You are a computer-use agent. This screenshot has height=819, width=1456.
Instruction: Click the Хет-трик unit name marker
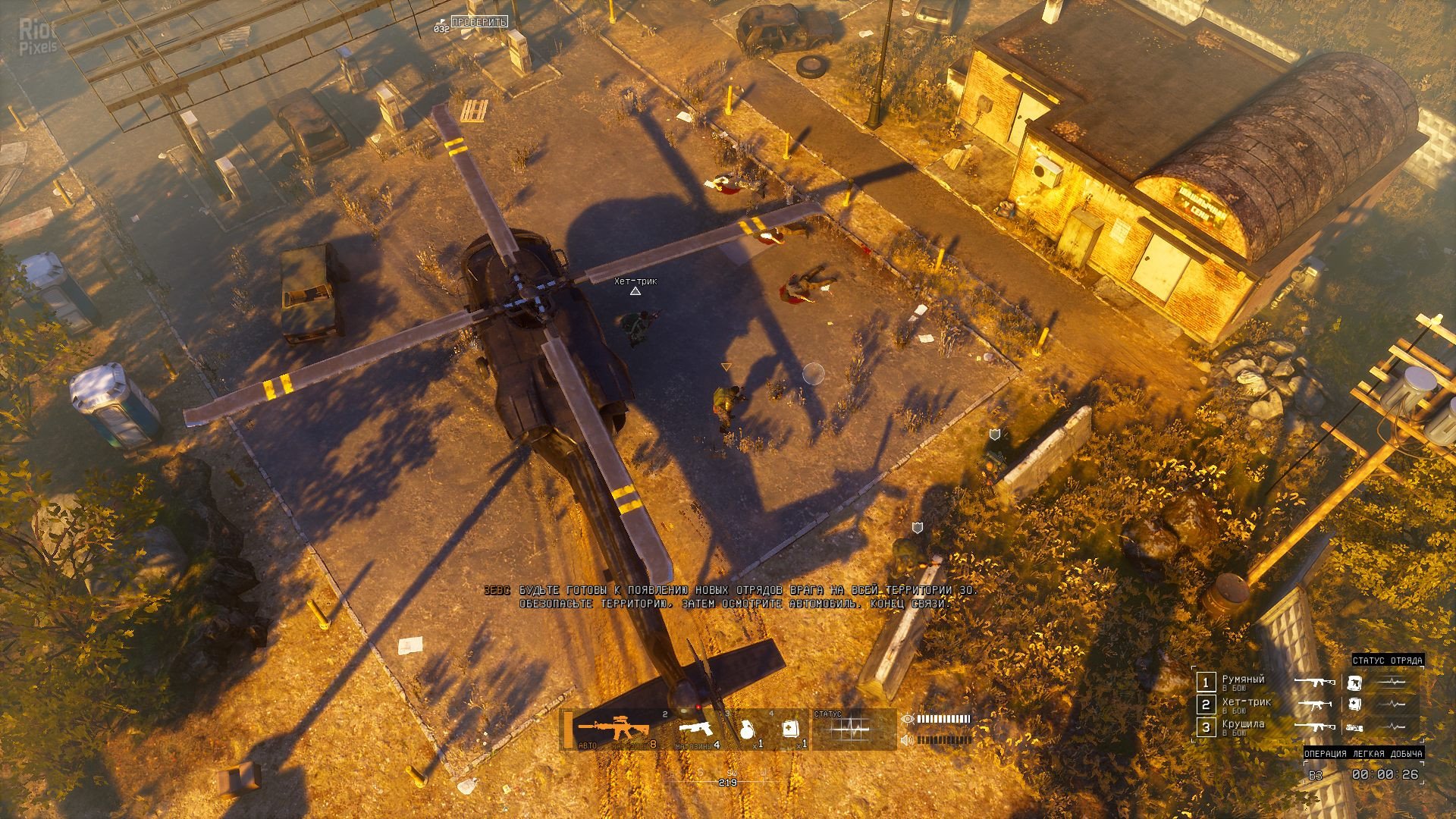pos(635,281)
